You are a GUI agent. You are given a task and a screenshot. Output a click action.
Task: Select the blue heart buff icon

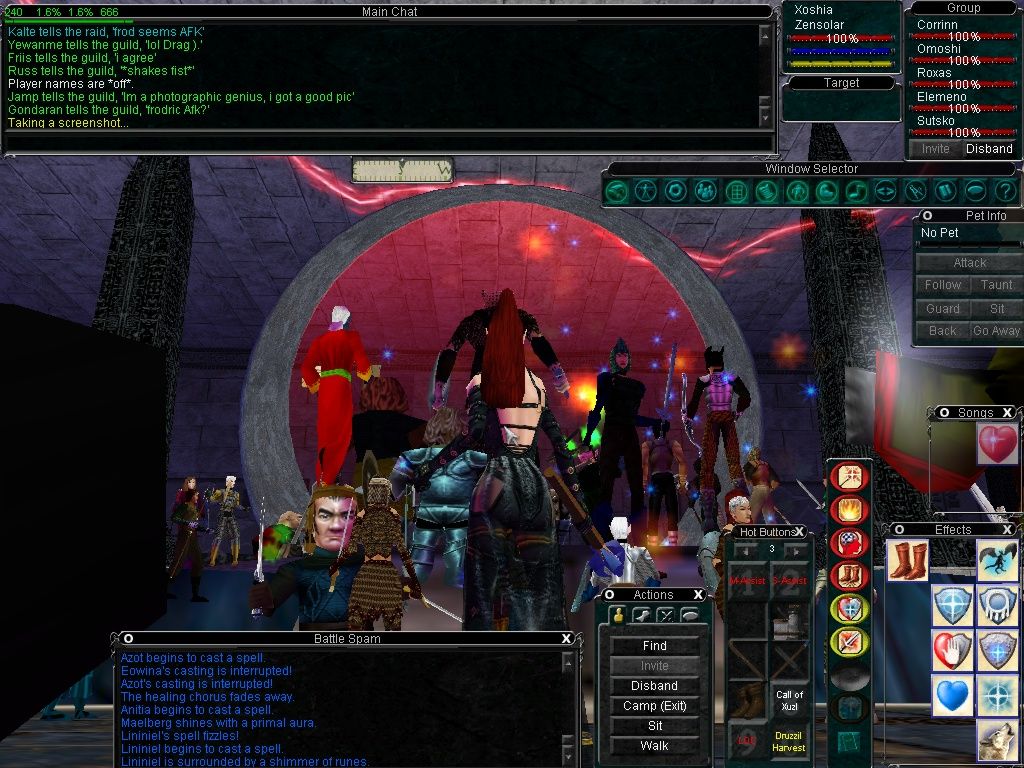(951, 695)
